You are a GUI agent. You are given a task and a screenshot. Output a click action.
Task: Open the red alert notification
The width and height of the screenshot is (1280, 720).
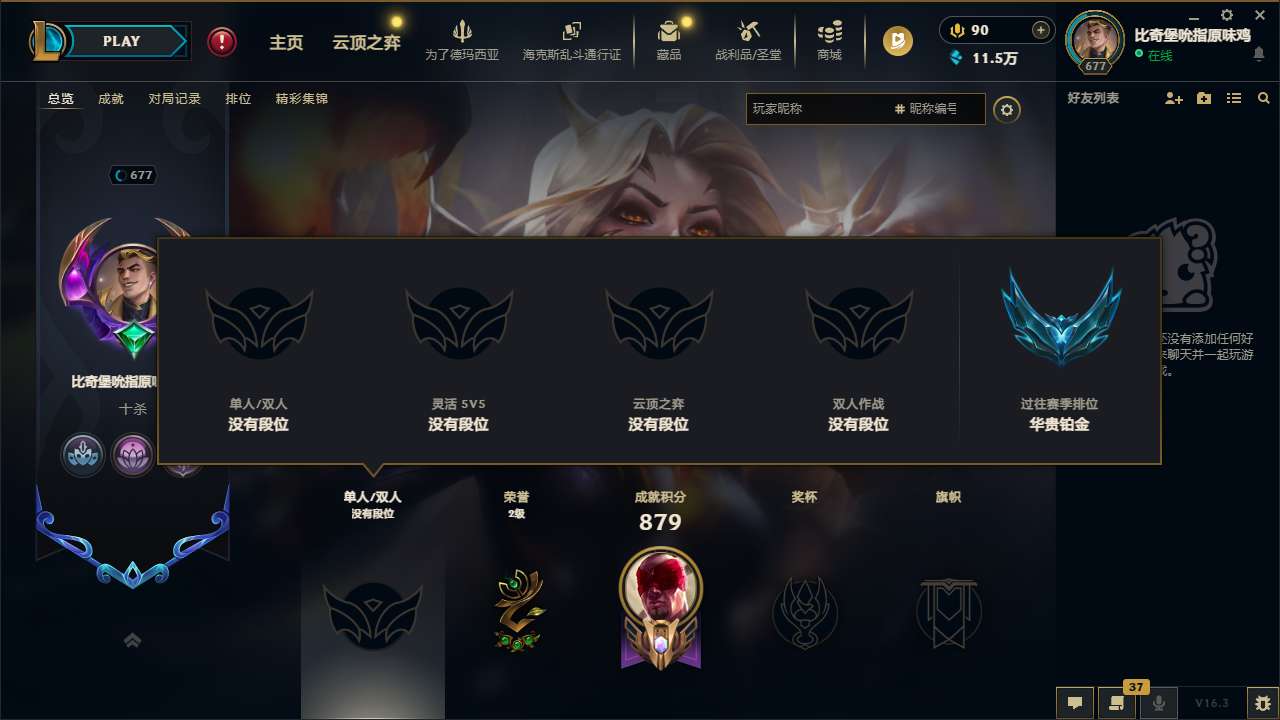[x=221, y=42]
